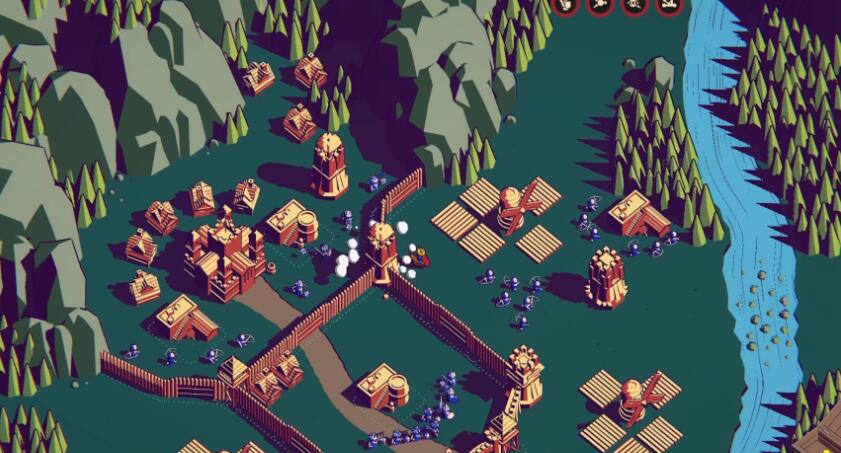The image size is (841, 453).
Task: Click the red-ringed boat-shaped icon
Action: coord(670,4)
